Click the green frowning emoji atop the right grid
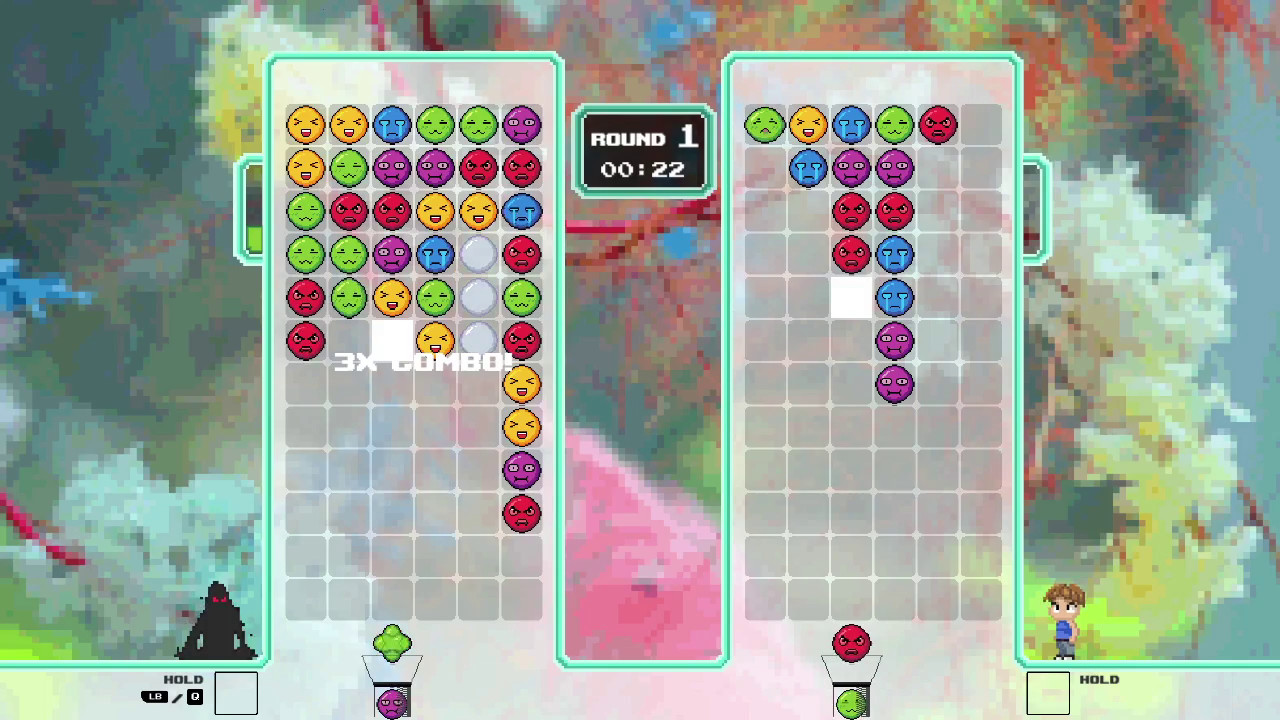Viewport: 1280px width, 720px height. point(765,124)
